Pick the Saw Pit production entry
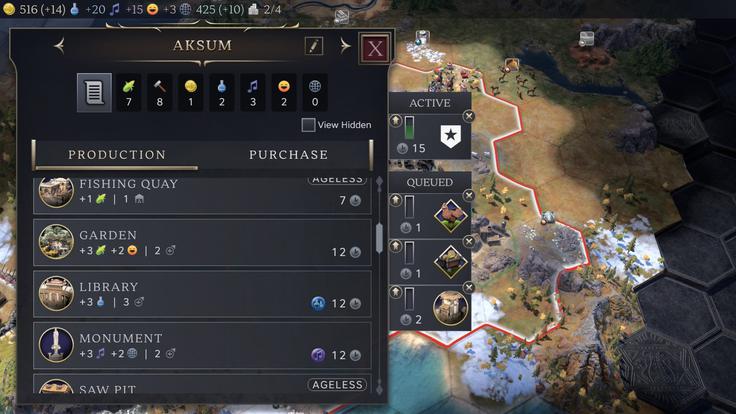Screen dimensions: 736x414 202,387
